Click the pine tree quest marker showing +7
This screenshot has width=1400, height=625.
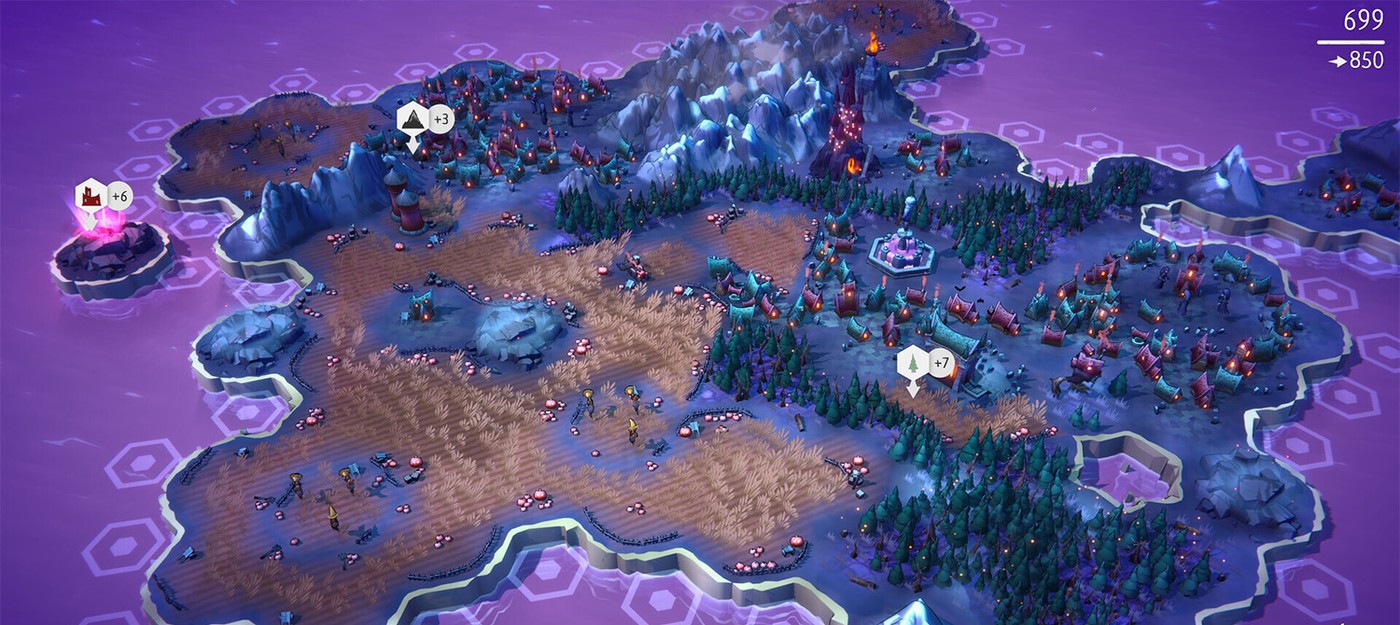click(912, 364)
